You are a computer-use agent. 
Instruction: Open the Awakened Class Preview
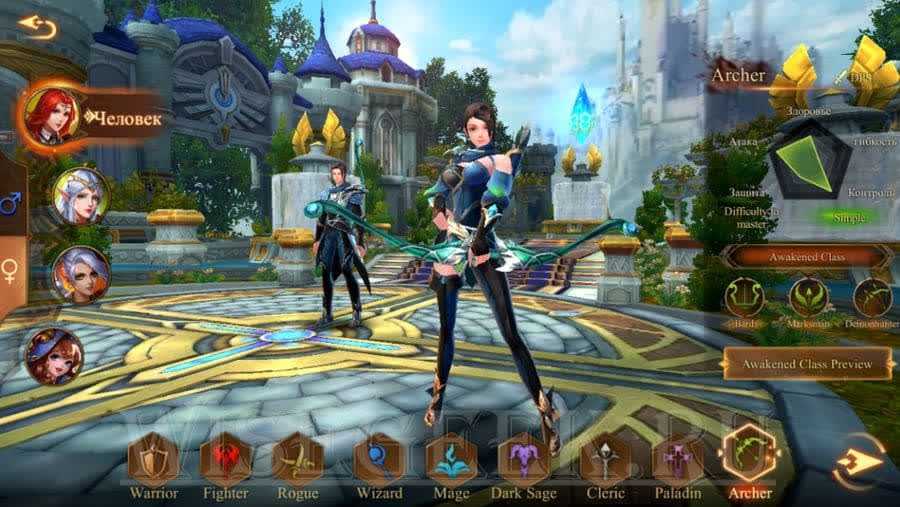click(807, 364)
